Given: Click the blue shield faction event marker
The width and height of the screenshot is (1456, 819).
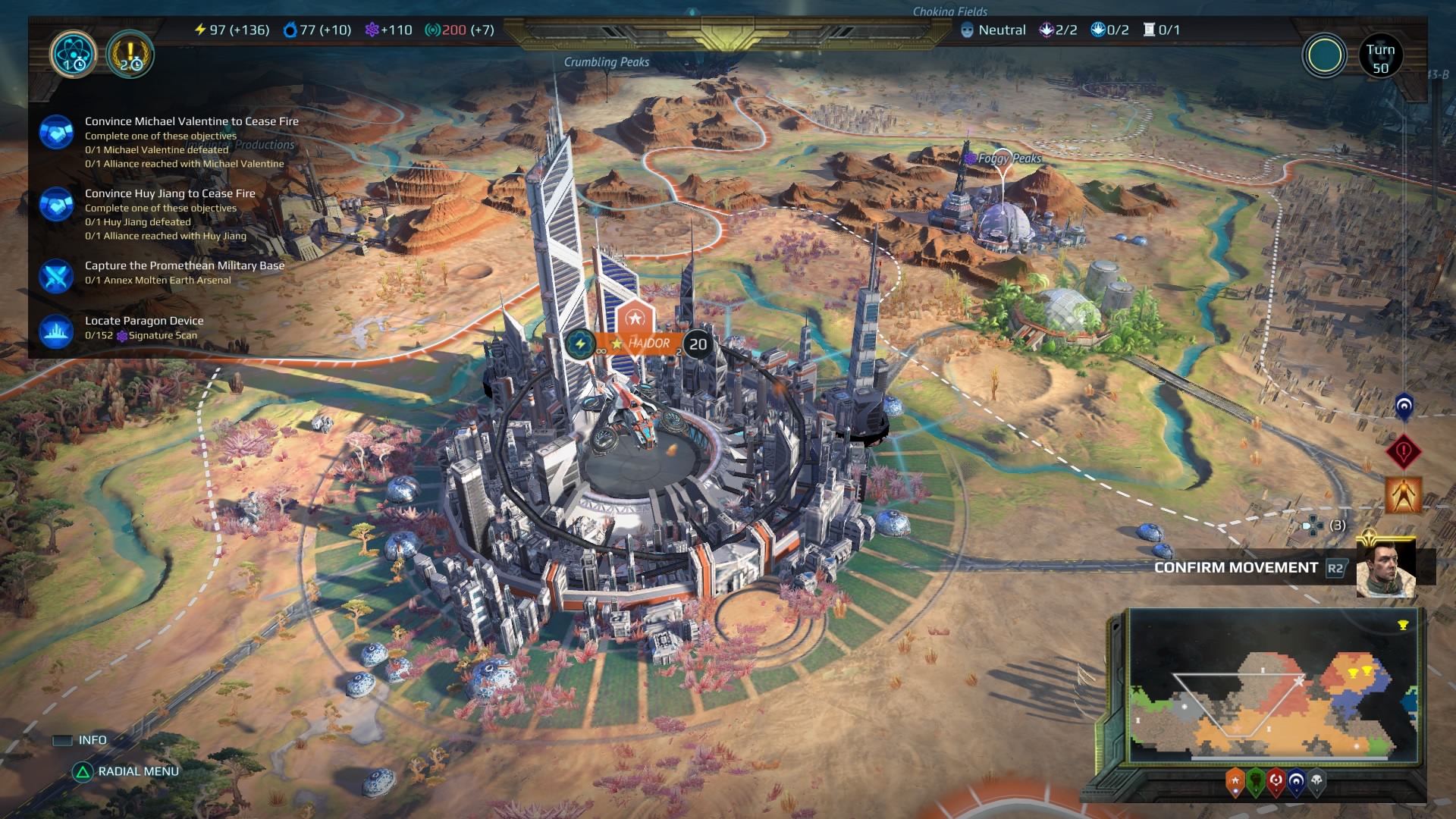Looking at the screenshot, I should (x=1404, y=406).
